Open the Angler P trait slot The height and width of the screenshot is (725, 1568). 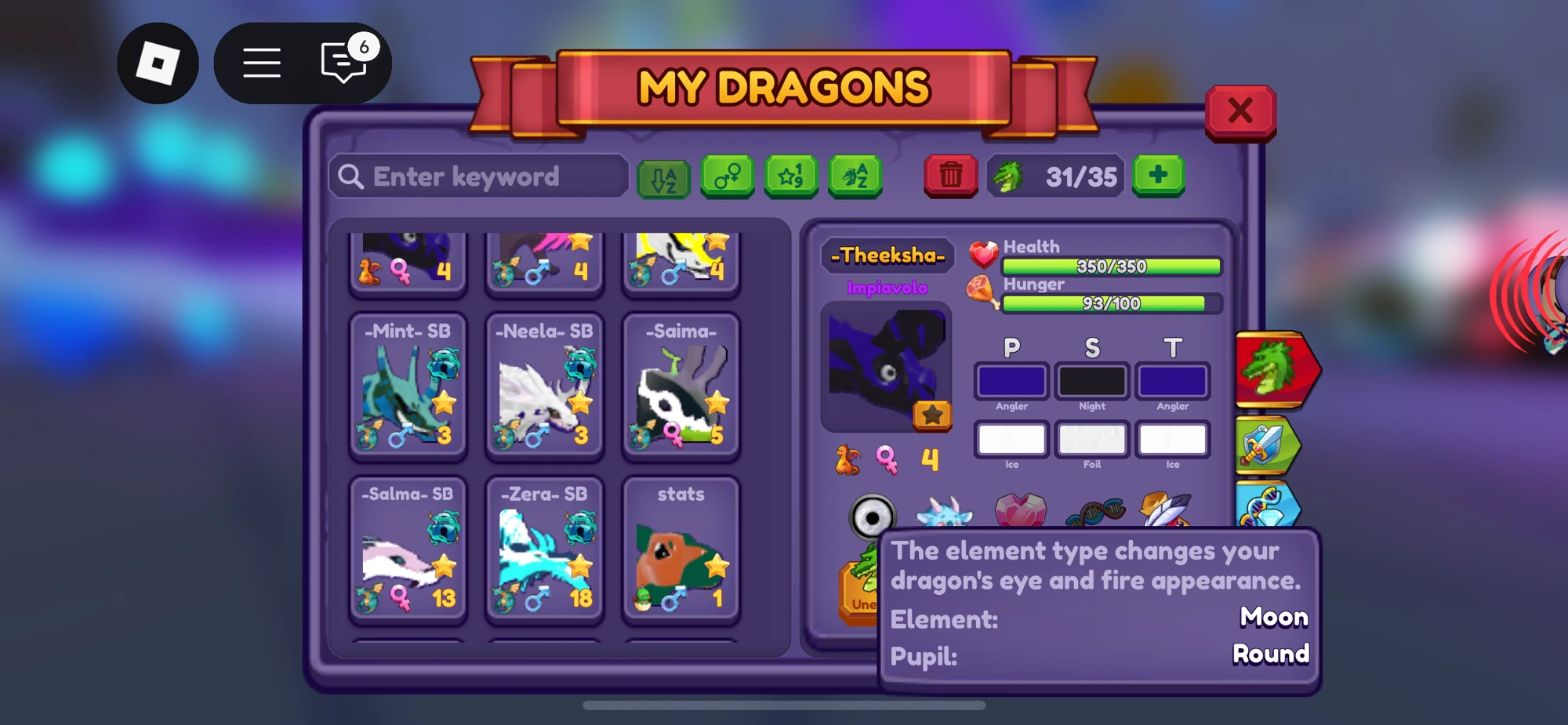(1011, 382)
